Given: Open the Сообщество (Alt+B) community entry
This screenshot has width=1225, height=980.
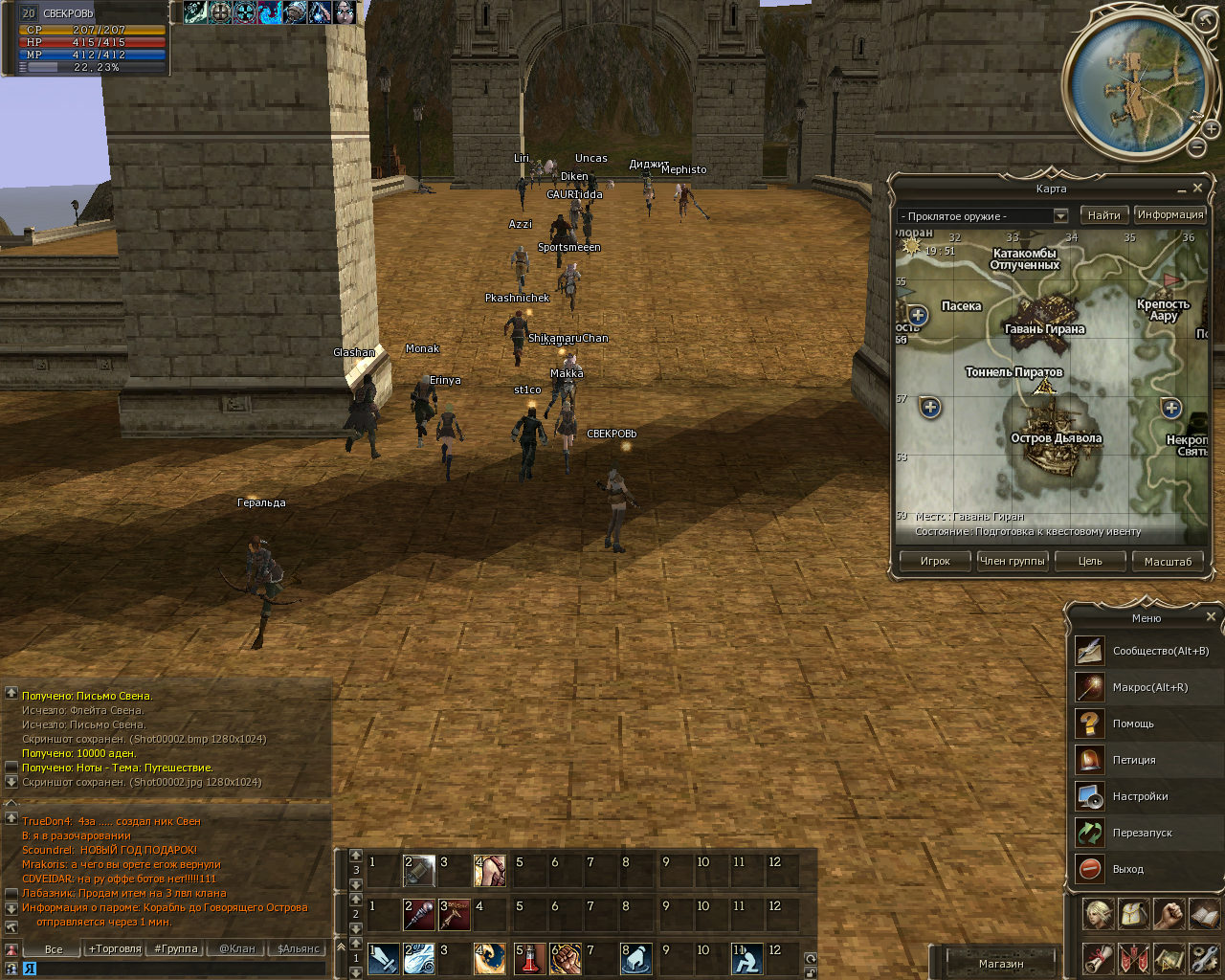Looking at the screenshot, I should [1160, 651].
